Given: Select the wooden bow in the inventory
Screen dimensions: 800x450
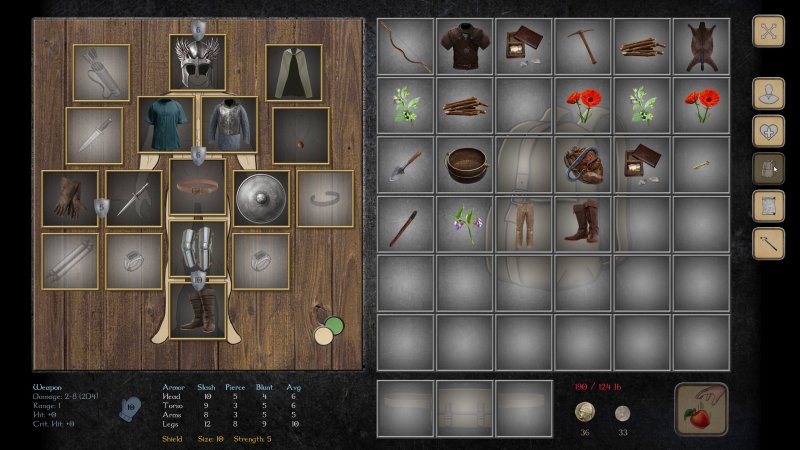Looking at the screenshot, I should [x=406, y=46].
